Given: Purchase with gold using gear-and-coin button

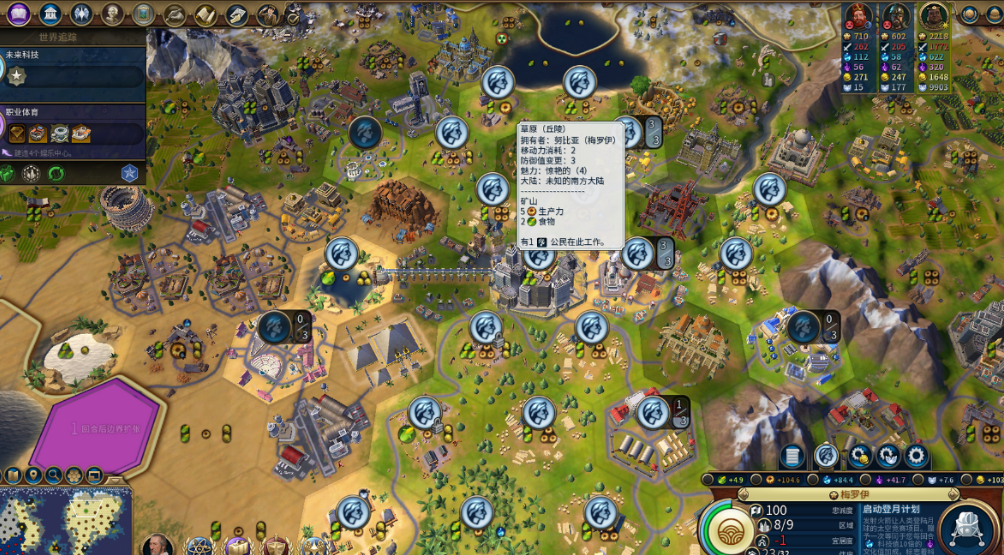Looking at the screenshot, I should 859,457.
